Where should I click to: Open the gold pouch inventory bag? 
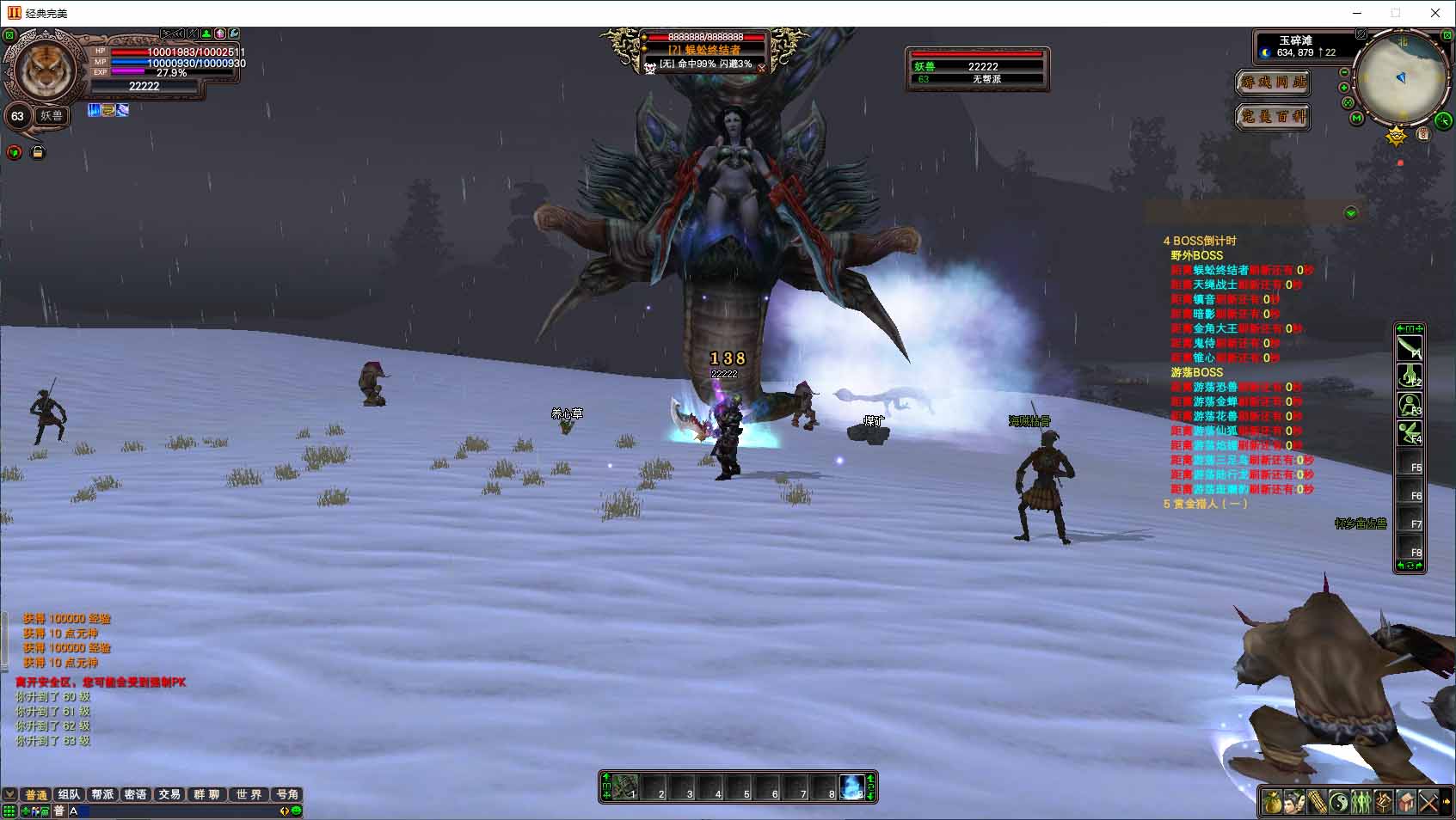(x=1273, y=803)
